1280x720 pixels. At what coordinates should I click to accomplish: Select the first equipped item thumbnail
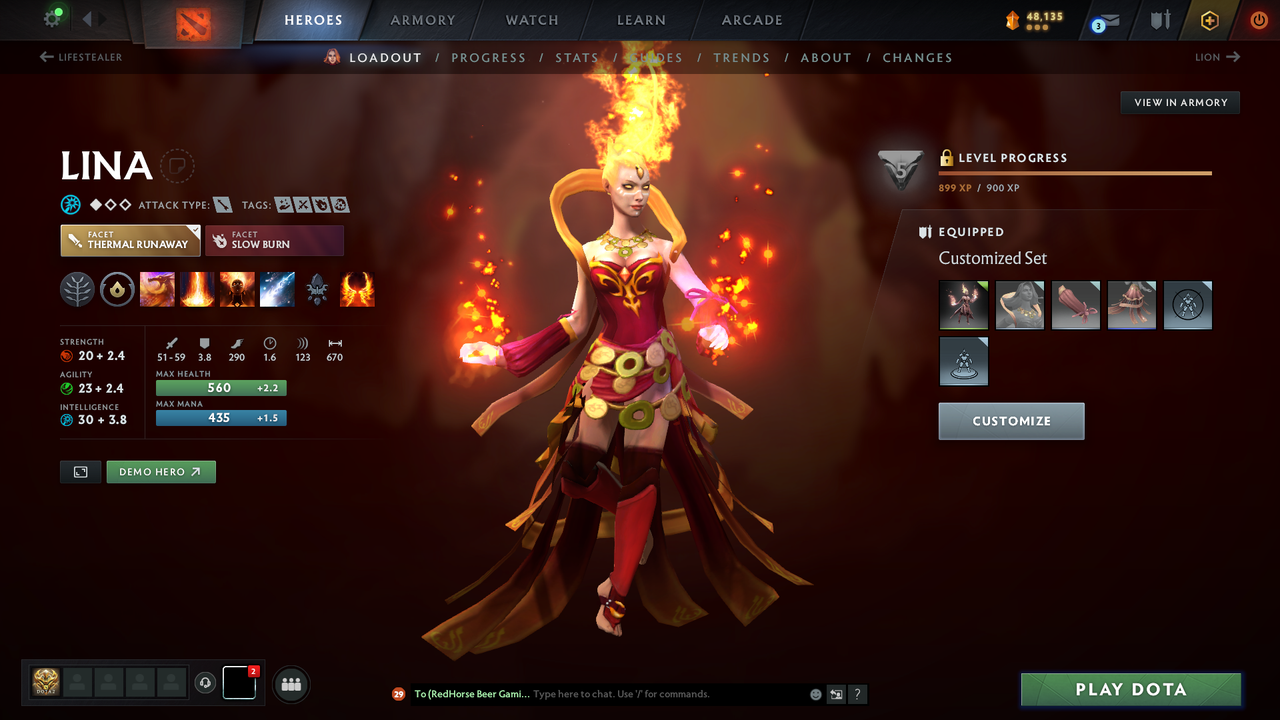pos(963,305)
